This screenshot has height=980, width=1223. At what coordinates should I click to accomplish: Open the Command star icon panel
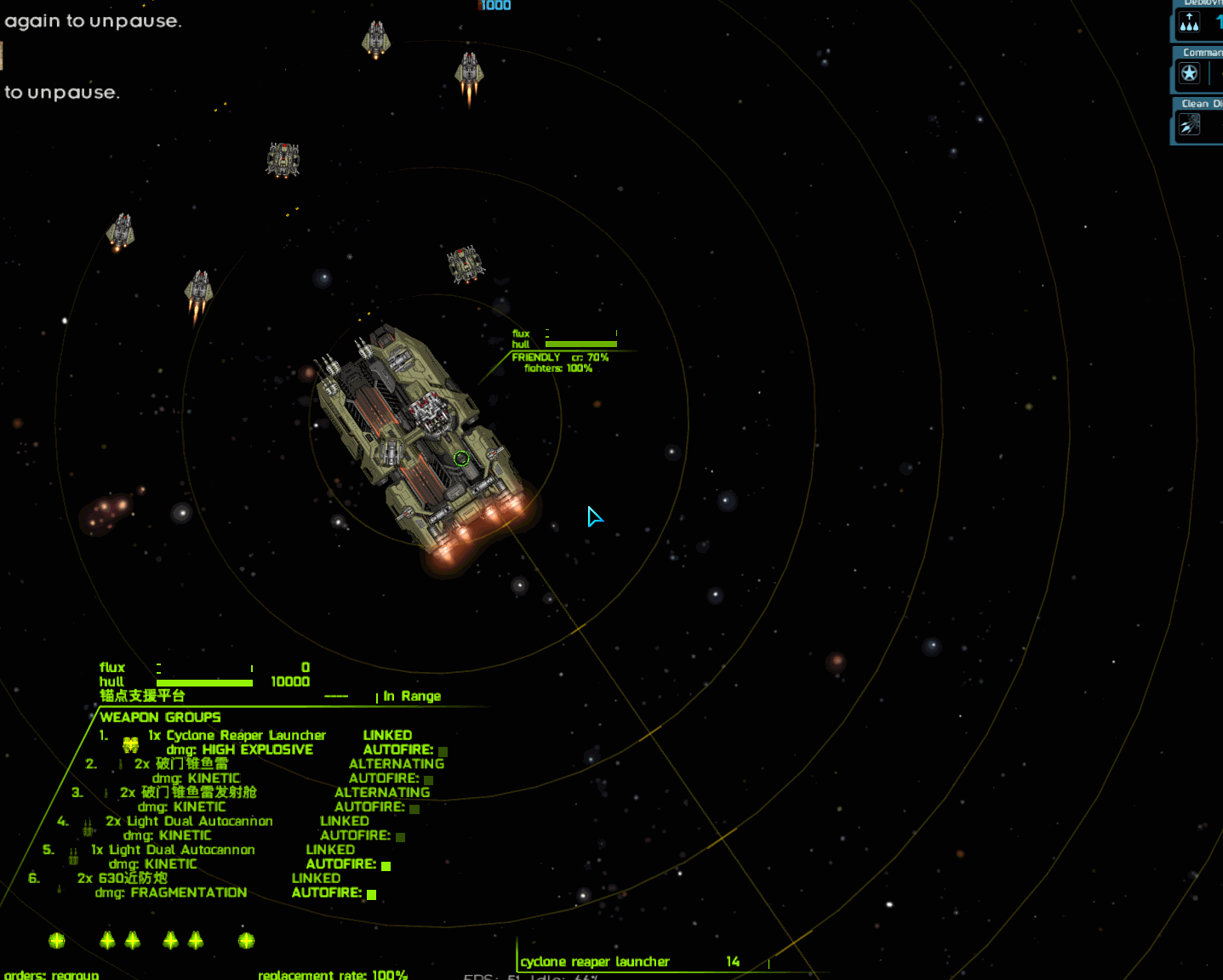point(1190,74)
